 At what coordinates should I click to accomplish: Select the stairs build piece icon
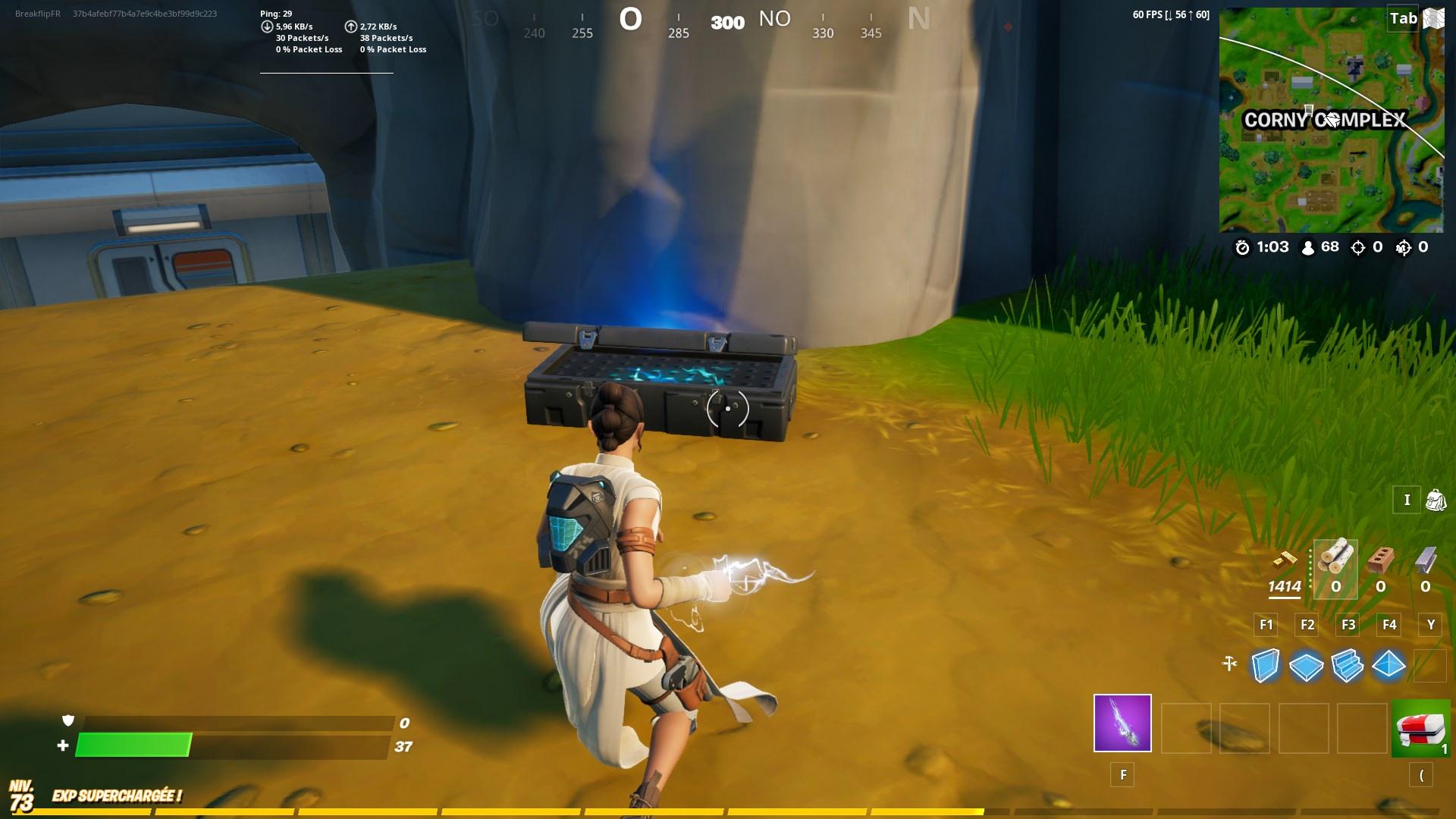[x=1349, y=666]
